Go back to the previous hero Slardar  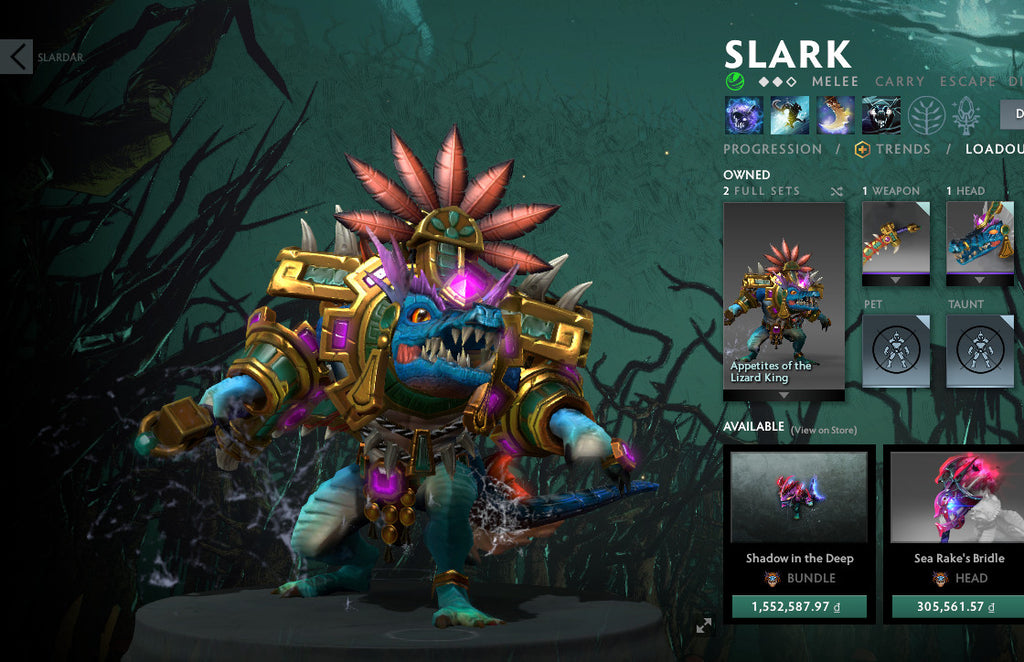tap(17, 57)
